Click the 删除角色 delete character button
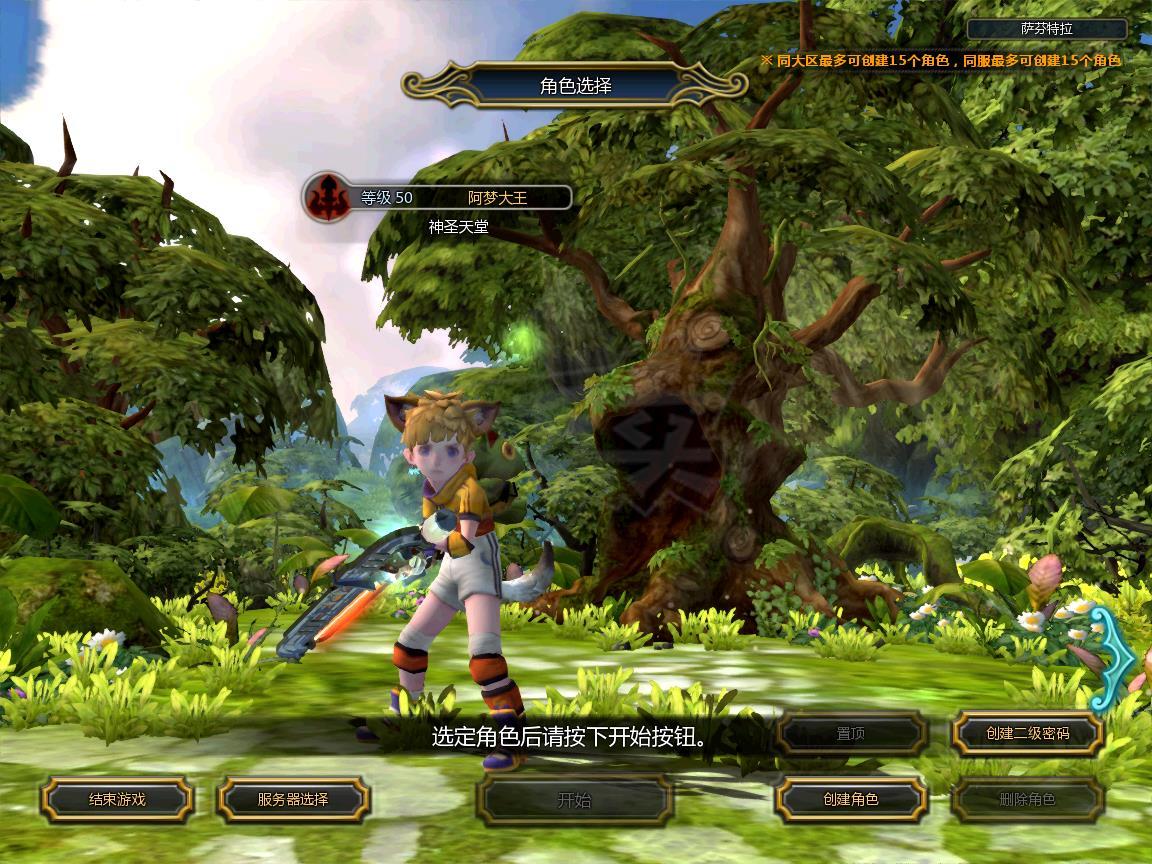Viewport: 1152px width, 864px height. click(x=1027, y=799)
